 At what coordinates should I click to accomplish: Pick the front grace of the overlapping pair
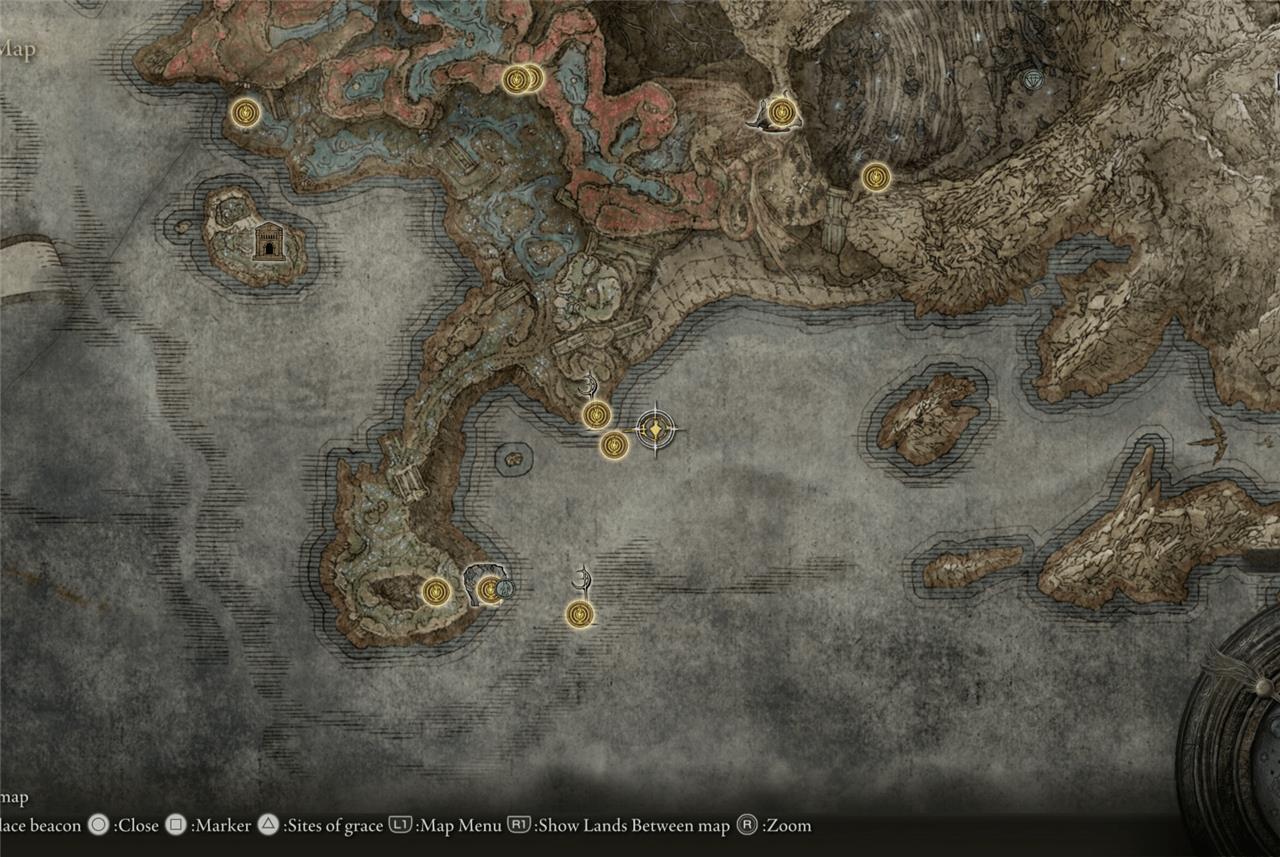(516, 79)
